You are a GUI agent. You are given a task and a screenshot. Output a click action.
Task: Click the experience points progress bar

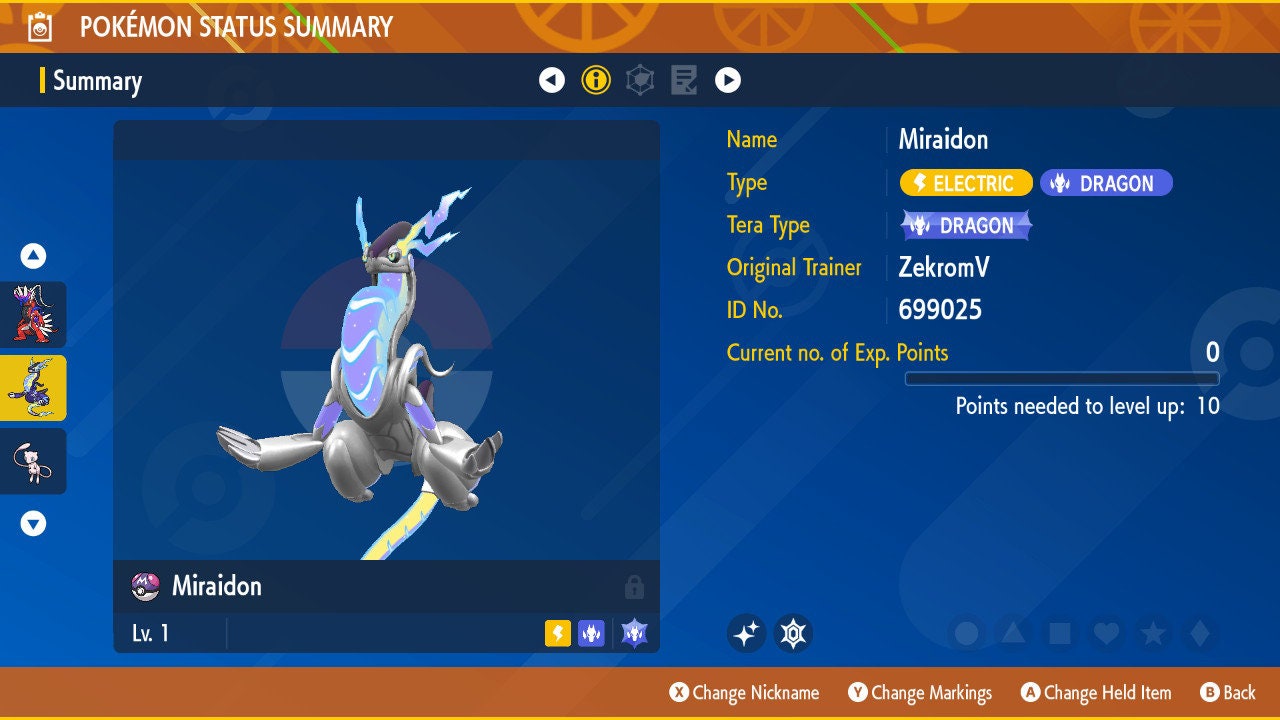[x=1063, y=378]
